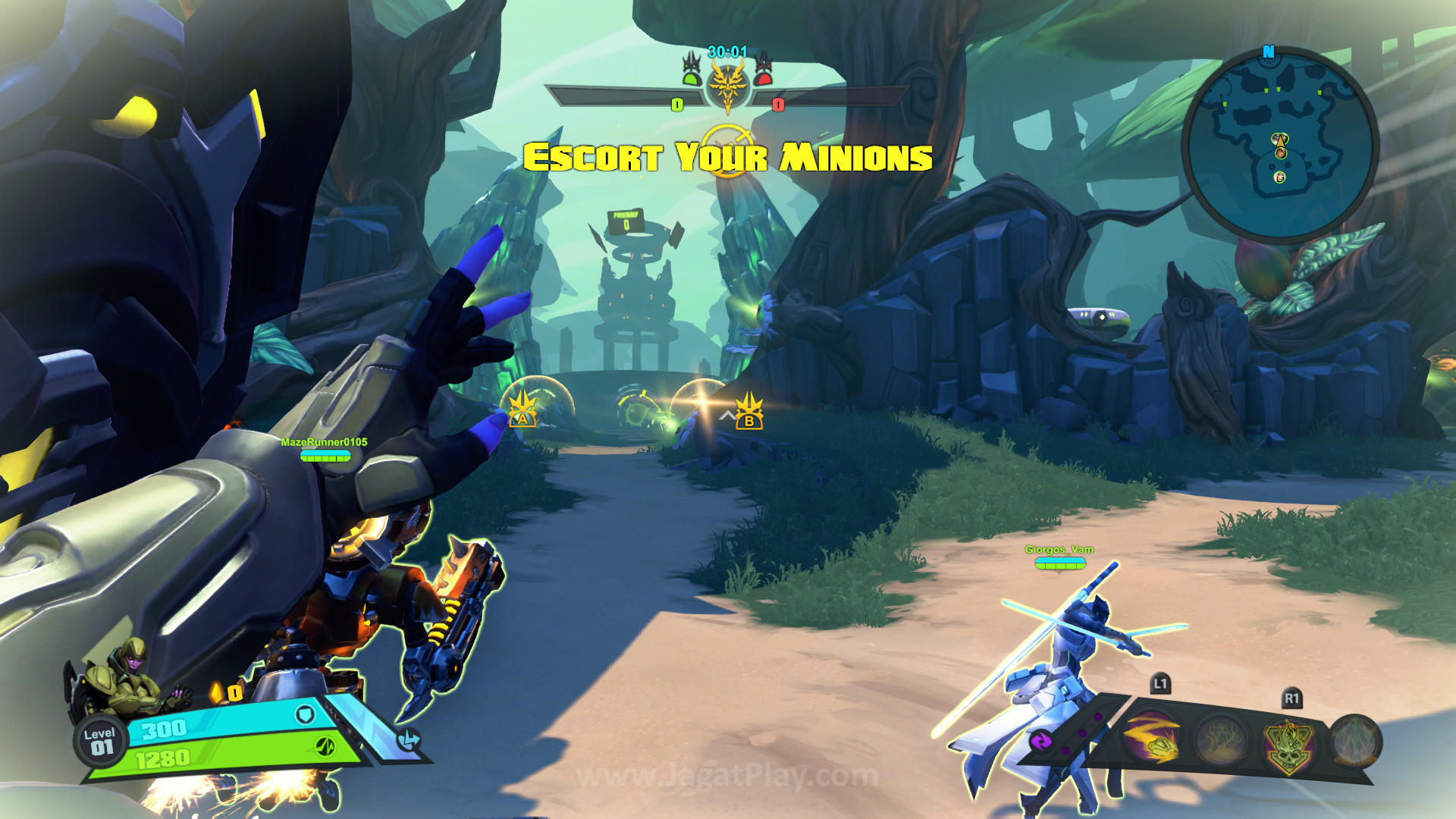Select the flaming skull ability icon
Viewport: 1456px width, 819px height.
click(x=1288, y=744)
